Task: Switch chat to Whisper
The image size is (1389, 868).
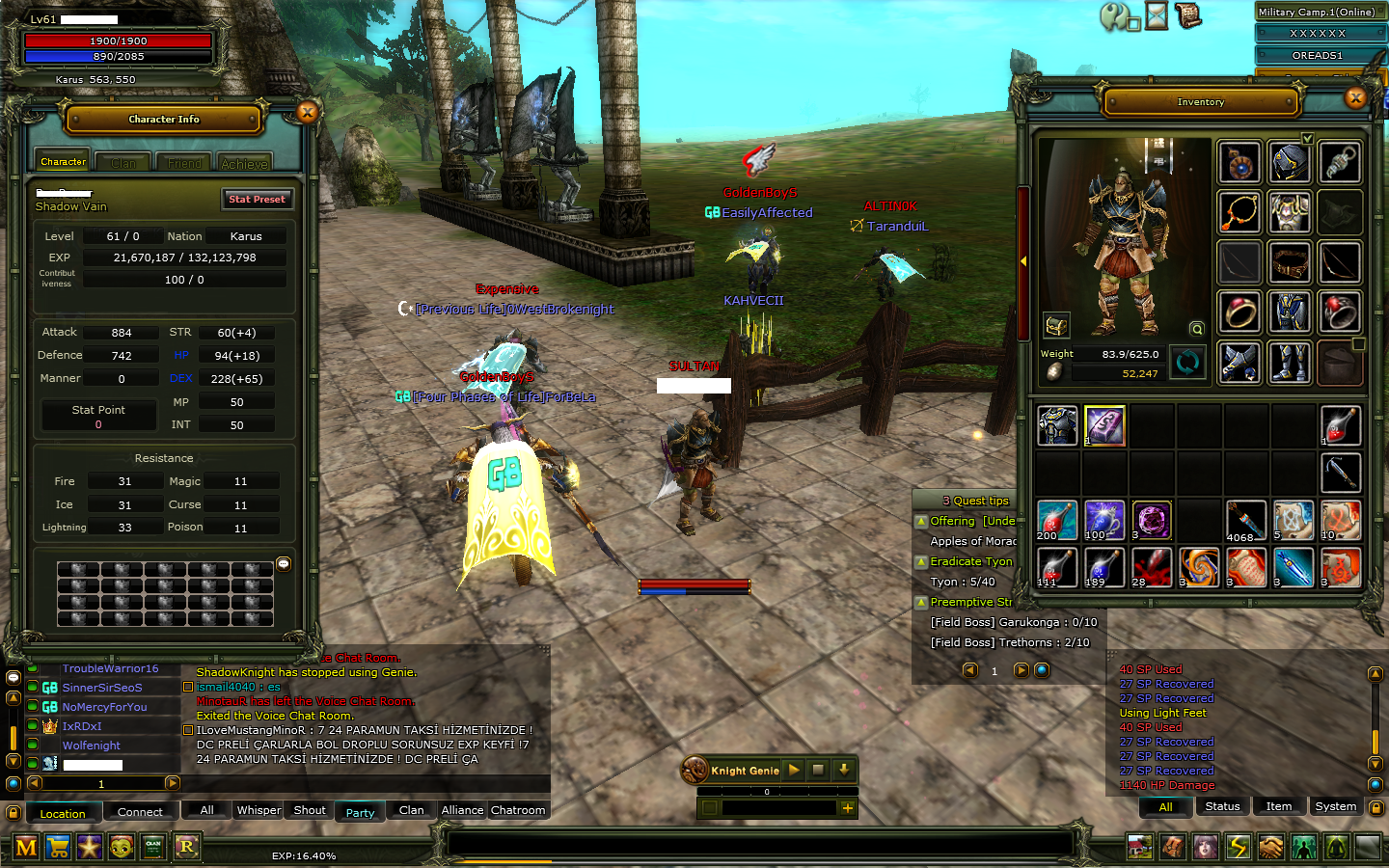Action: tap(259, 810)
